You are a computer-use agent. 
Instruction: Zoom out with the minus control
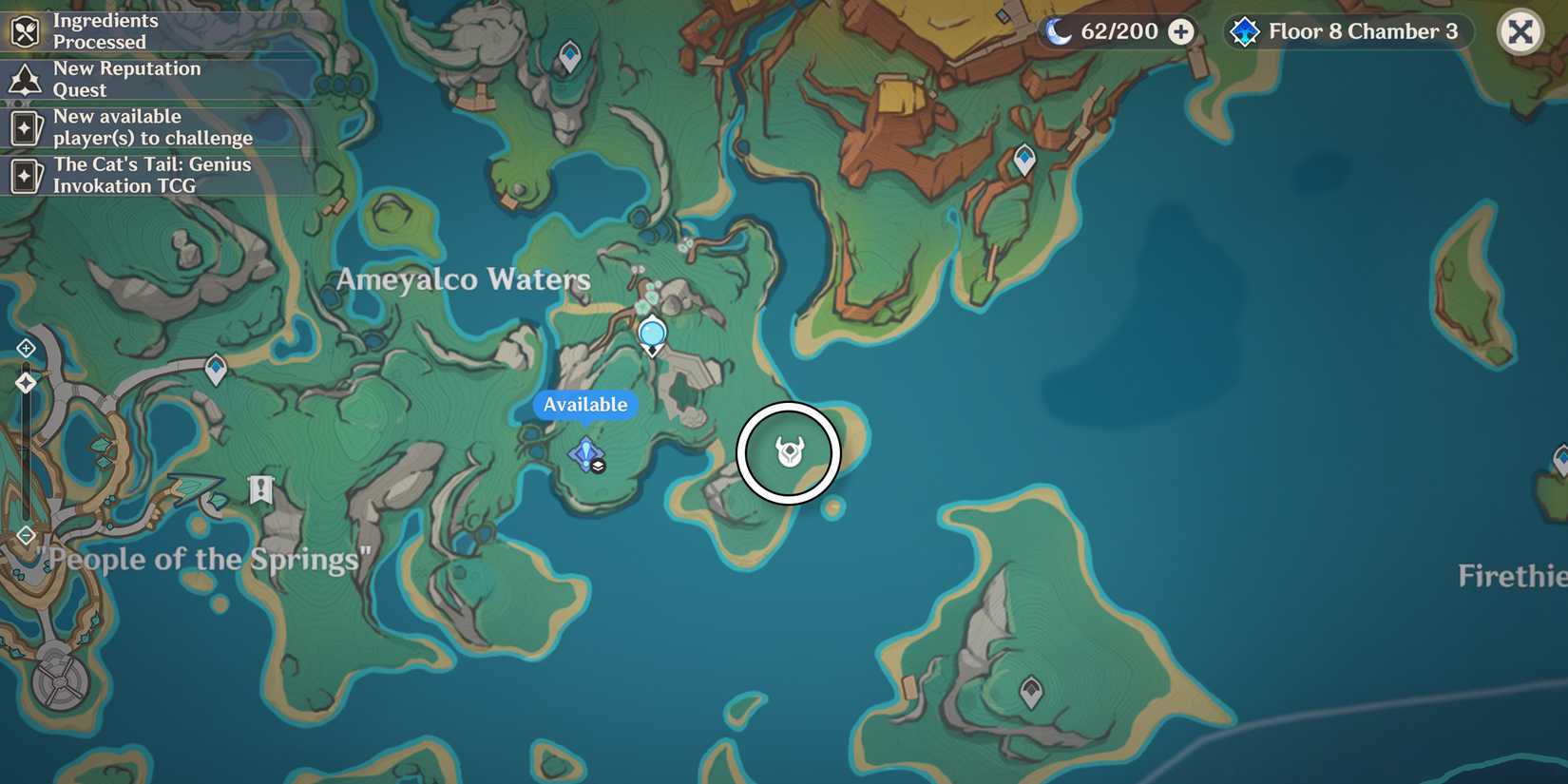[26, 535]
